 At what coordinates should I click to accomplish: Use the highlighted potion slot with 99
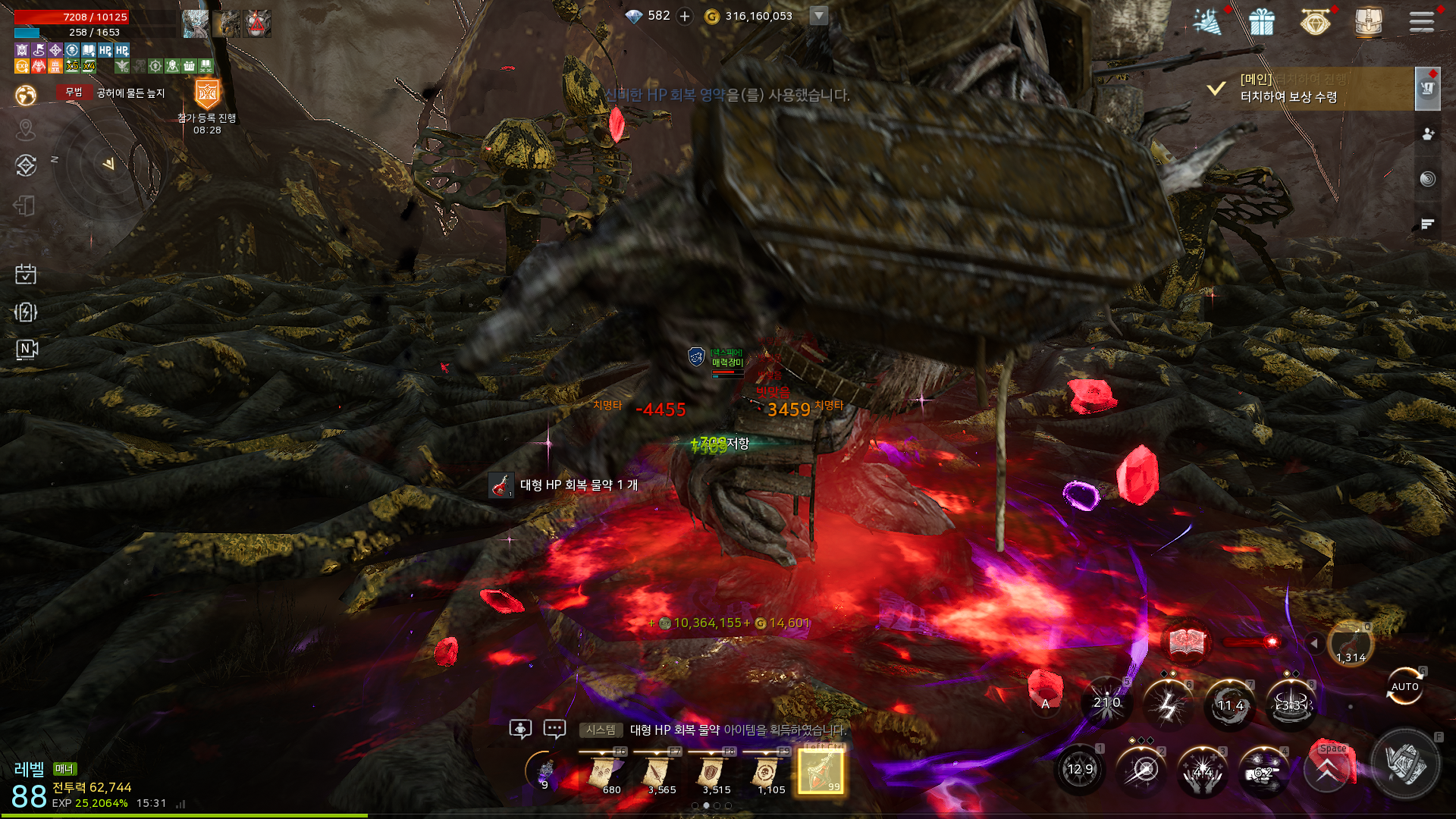821,772
